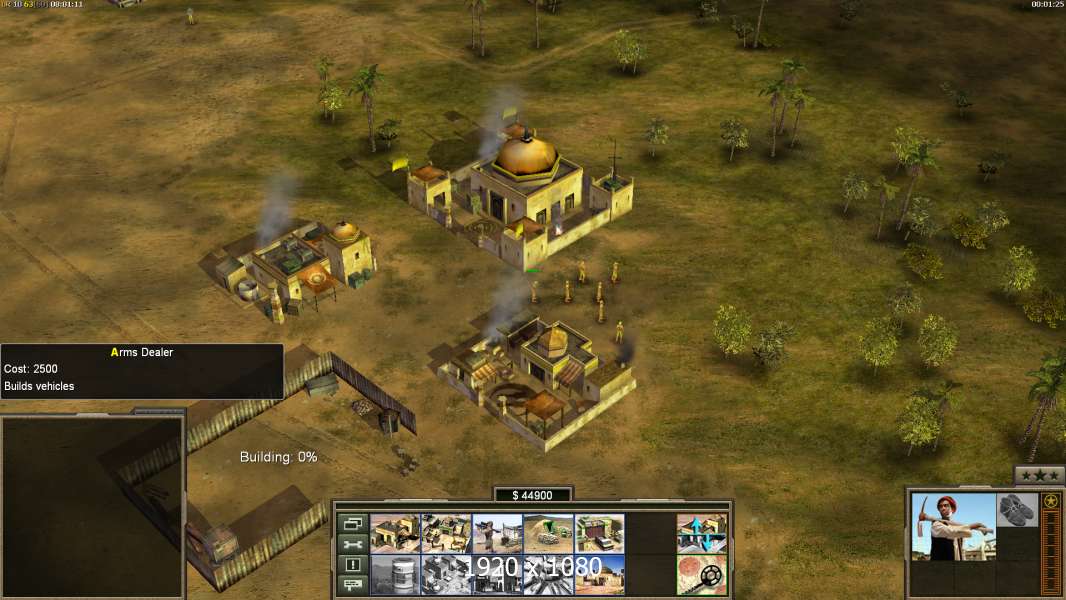Screen dimensions: 1066x600
Task: Select the greyed-out Palace build icon
Action: 446,574
